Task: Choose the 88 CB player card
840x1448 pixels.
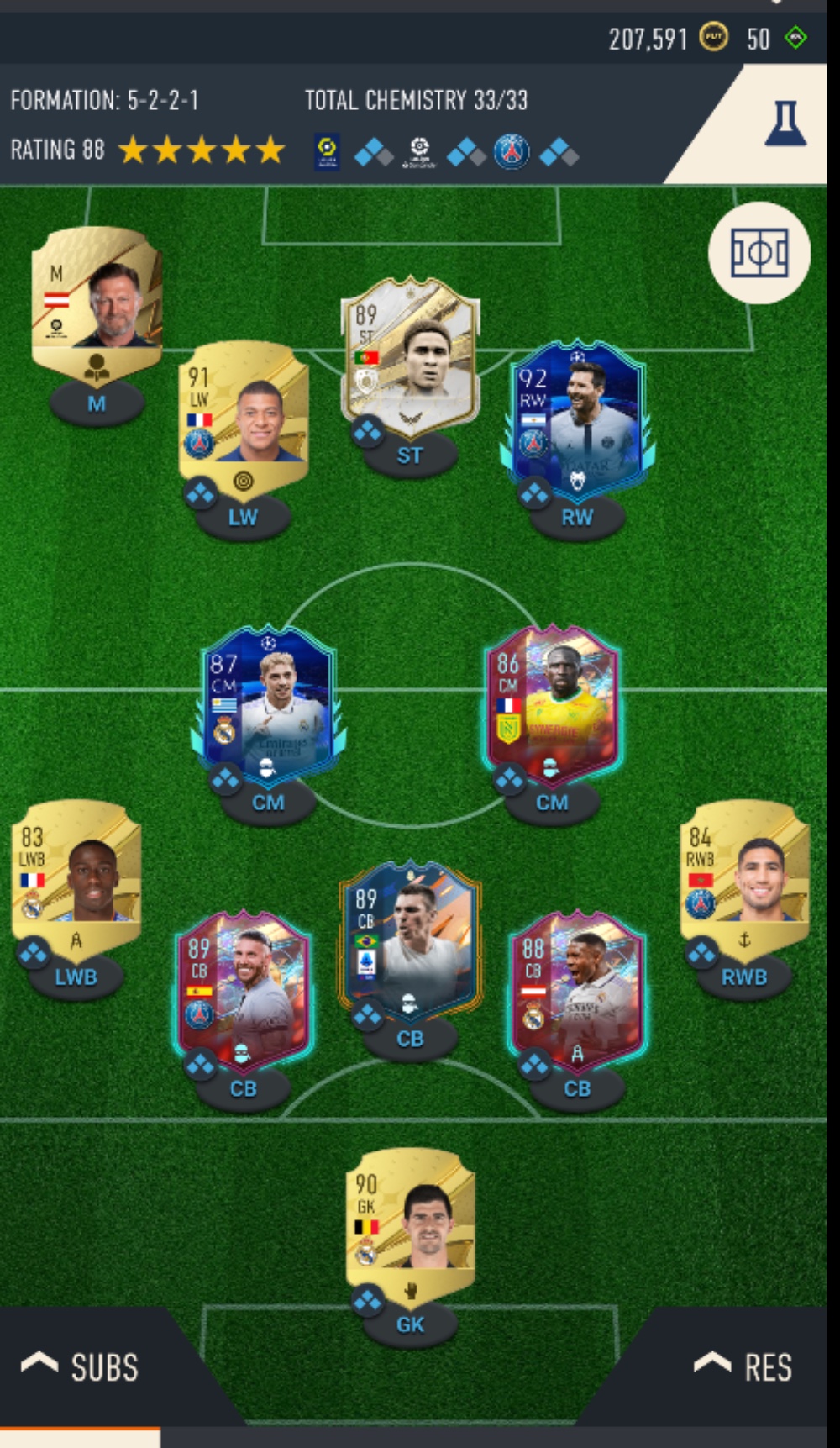Action: pyautogui.click(x=577, y=988)
